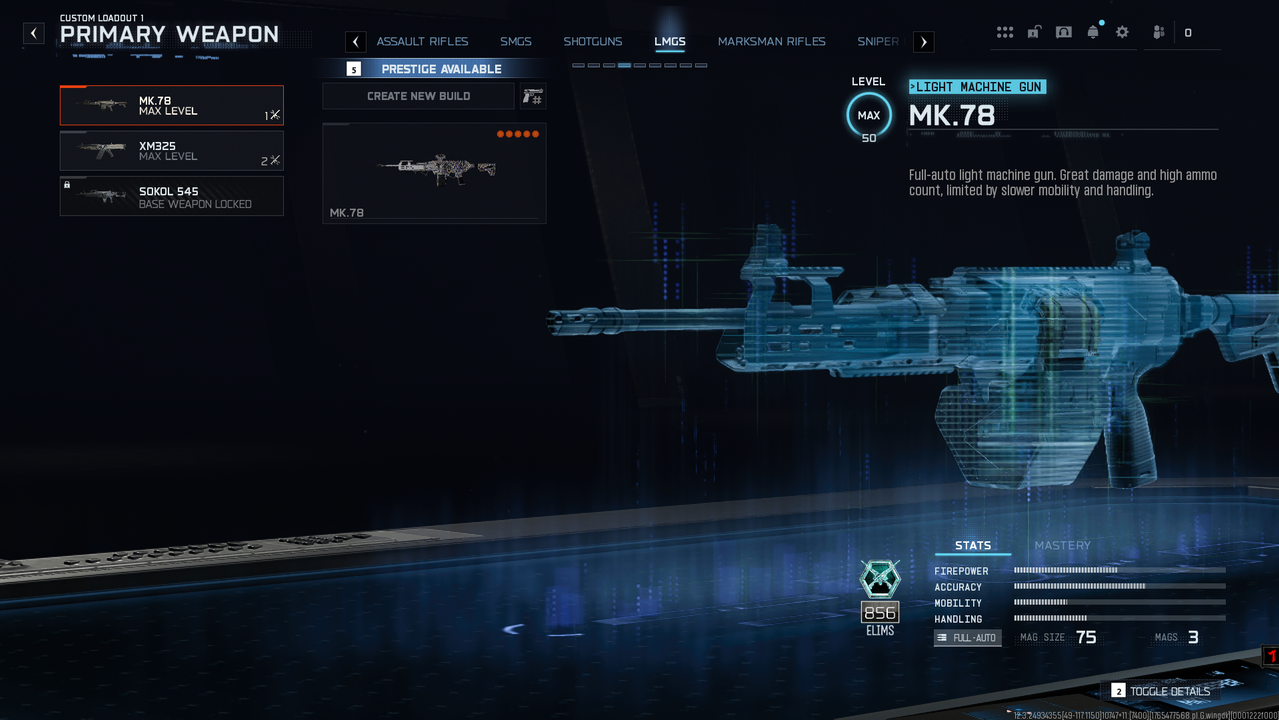This screenshot has width=1279, height=720.
Task: Open the MK.78 build thumbnail
Action: point(434,172)
